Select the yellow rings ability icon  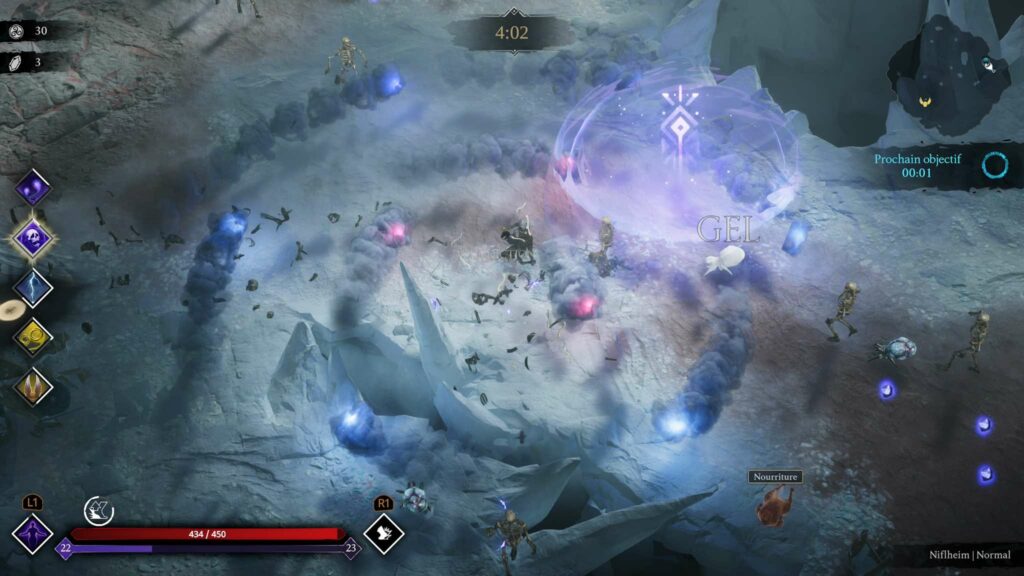[x=33, y=337]
